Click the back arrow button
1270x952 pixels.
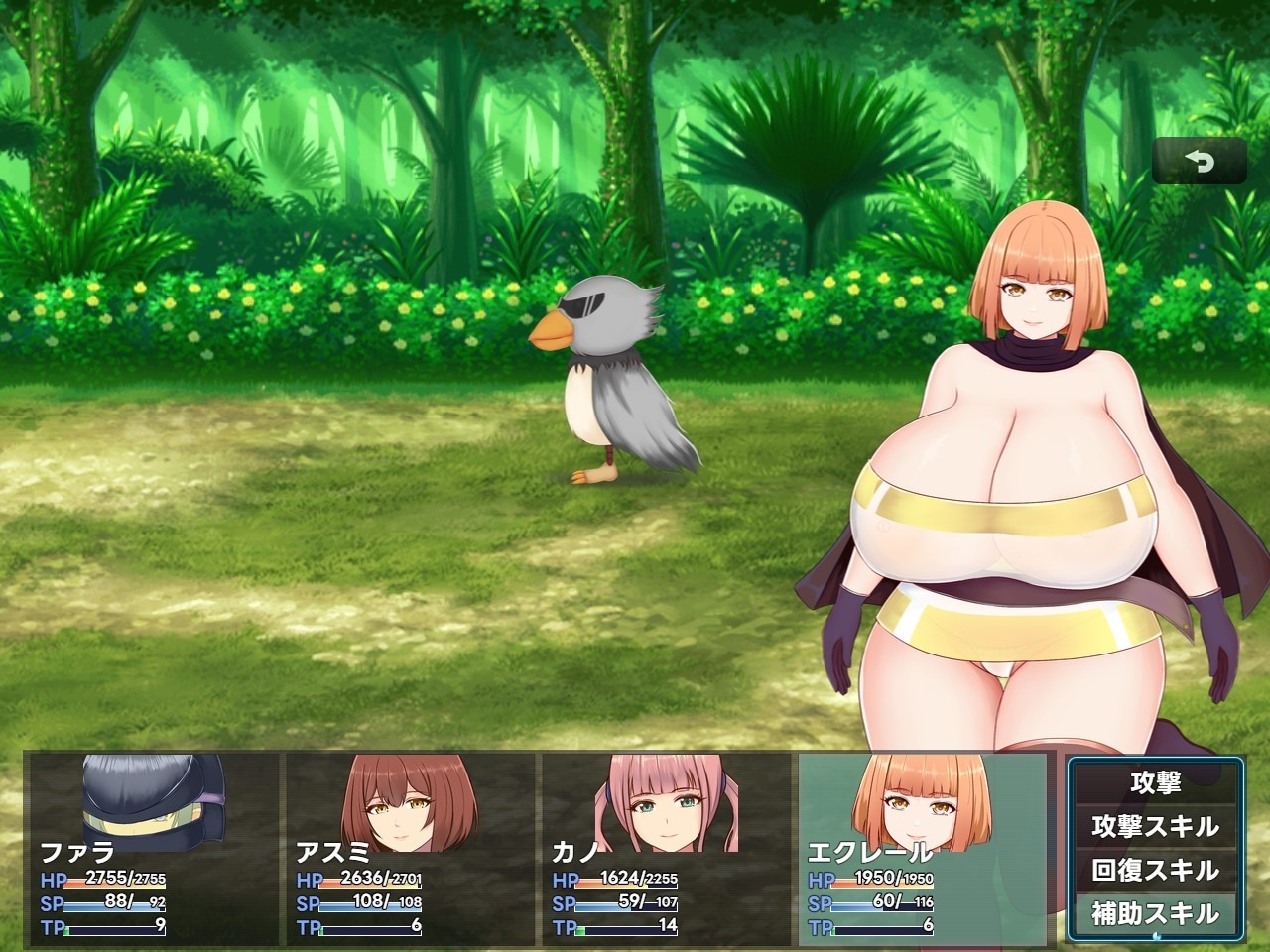[1199, 162]
